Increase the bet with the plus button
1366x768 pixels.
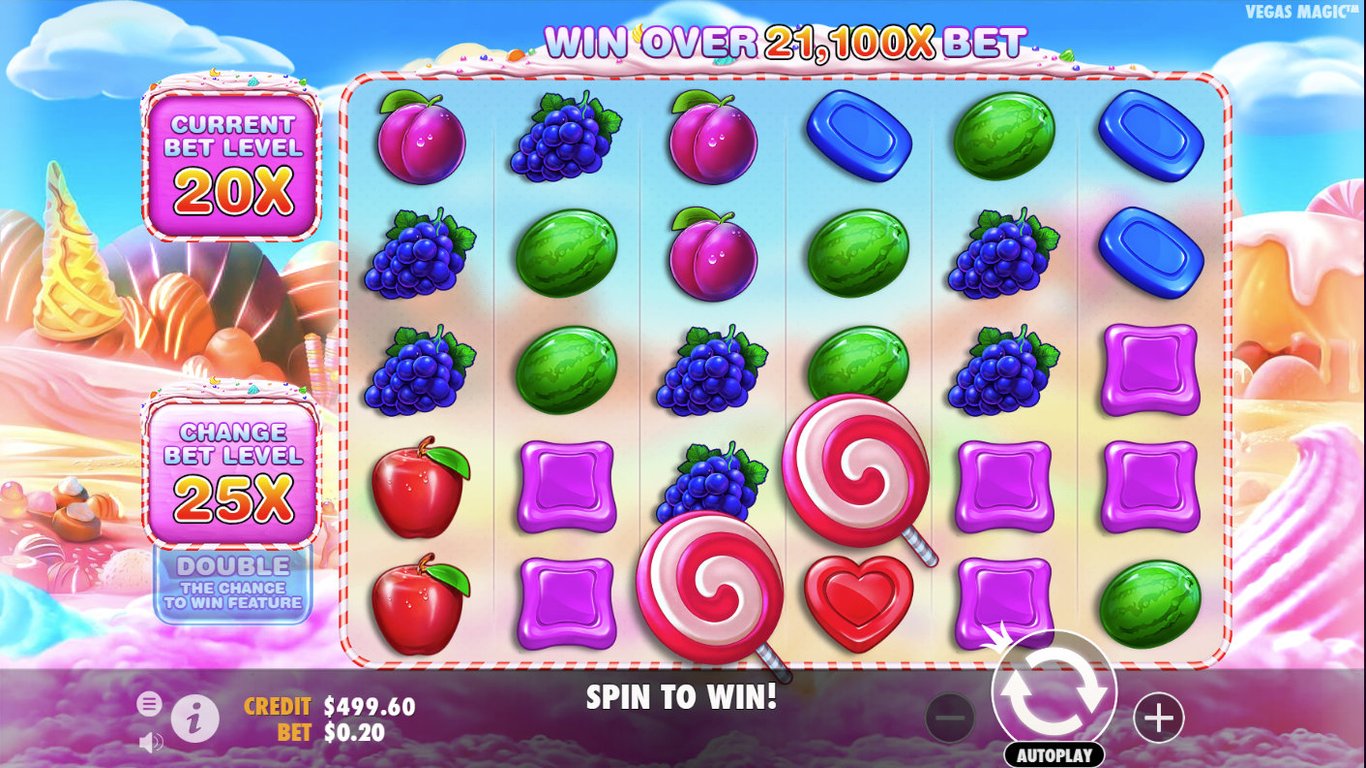tap(1158, 717)
